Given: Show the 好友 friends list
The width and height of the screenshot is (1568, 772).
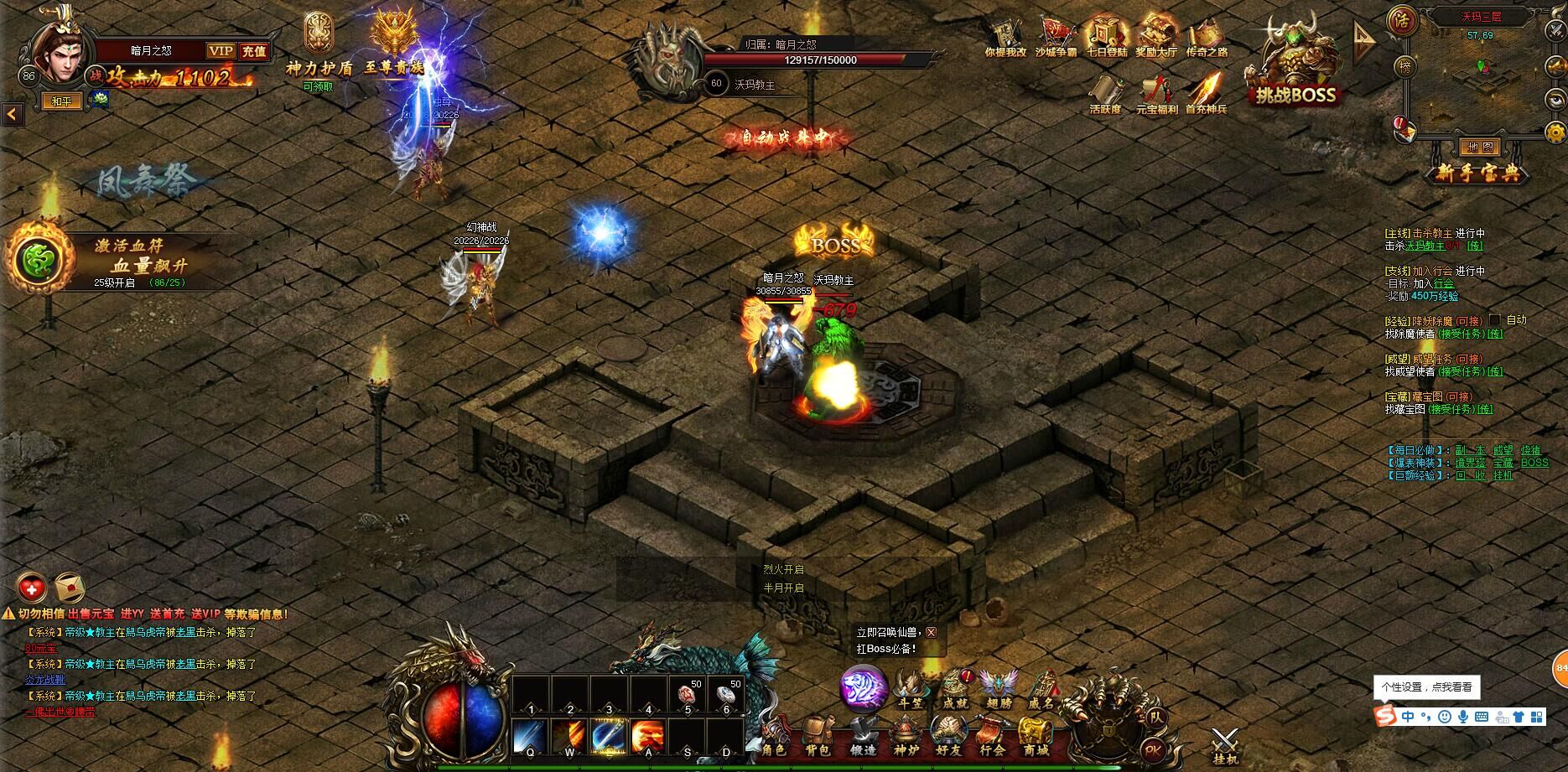Looking at the screenshot, I should (x=948, y=738).
